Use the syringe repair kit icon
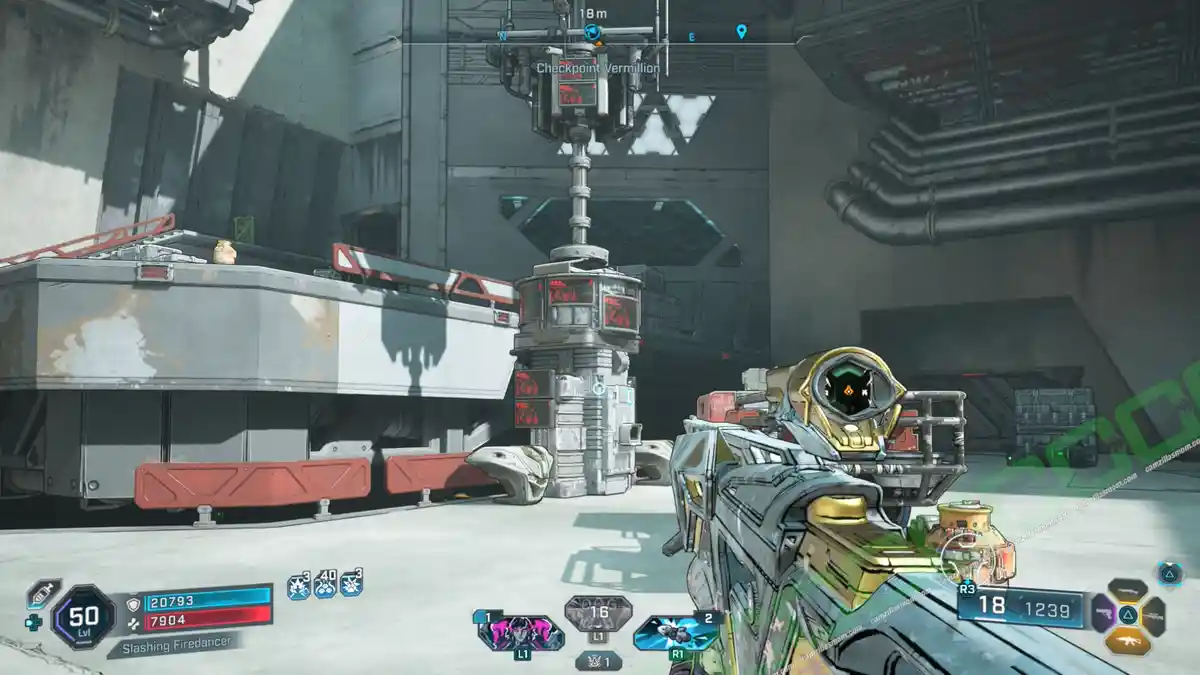The height and width of the screenshot is (675, 1200). pos(43,594)
